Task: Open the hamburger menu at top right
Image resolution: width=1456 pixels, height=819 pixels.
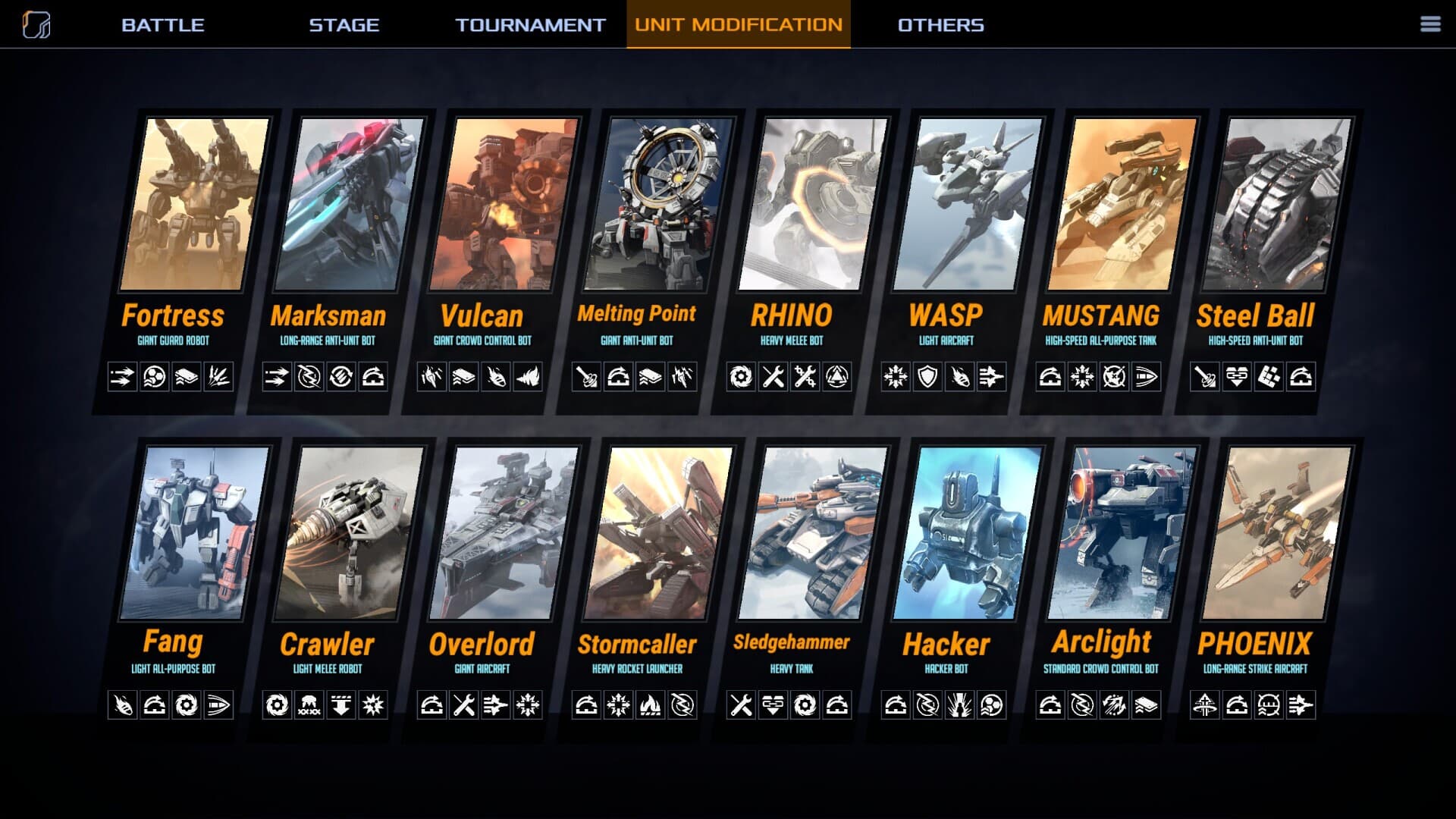Action: point(1430,24)
